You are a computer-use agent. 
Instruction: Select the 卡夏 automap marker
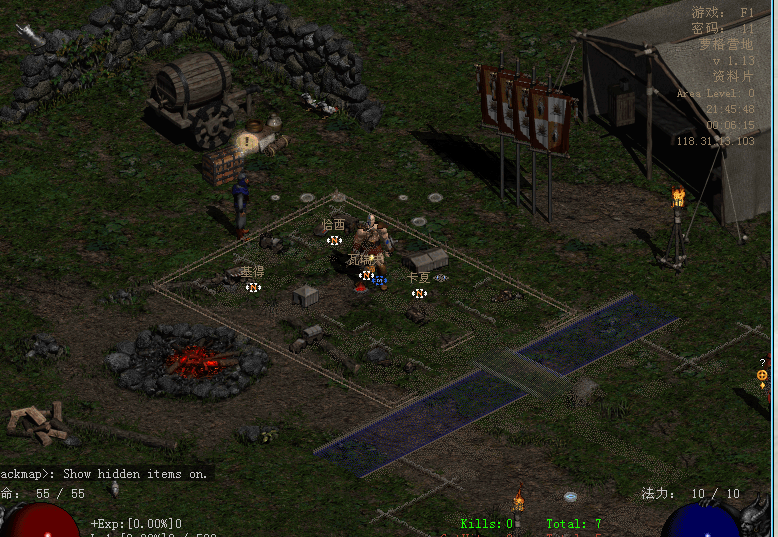[420, 293]
